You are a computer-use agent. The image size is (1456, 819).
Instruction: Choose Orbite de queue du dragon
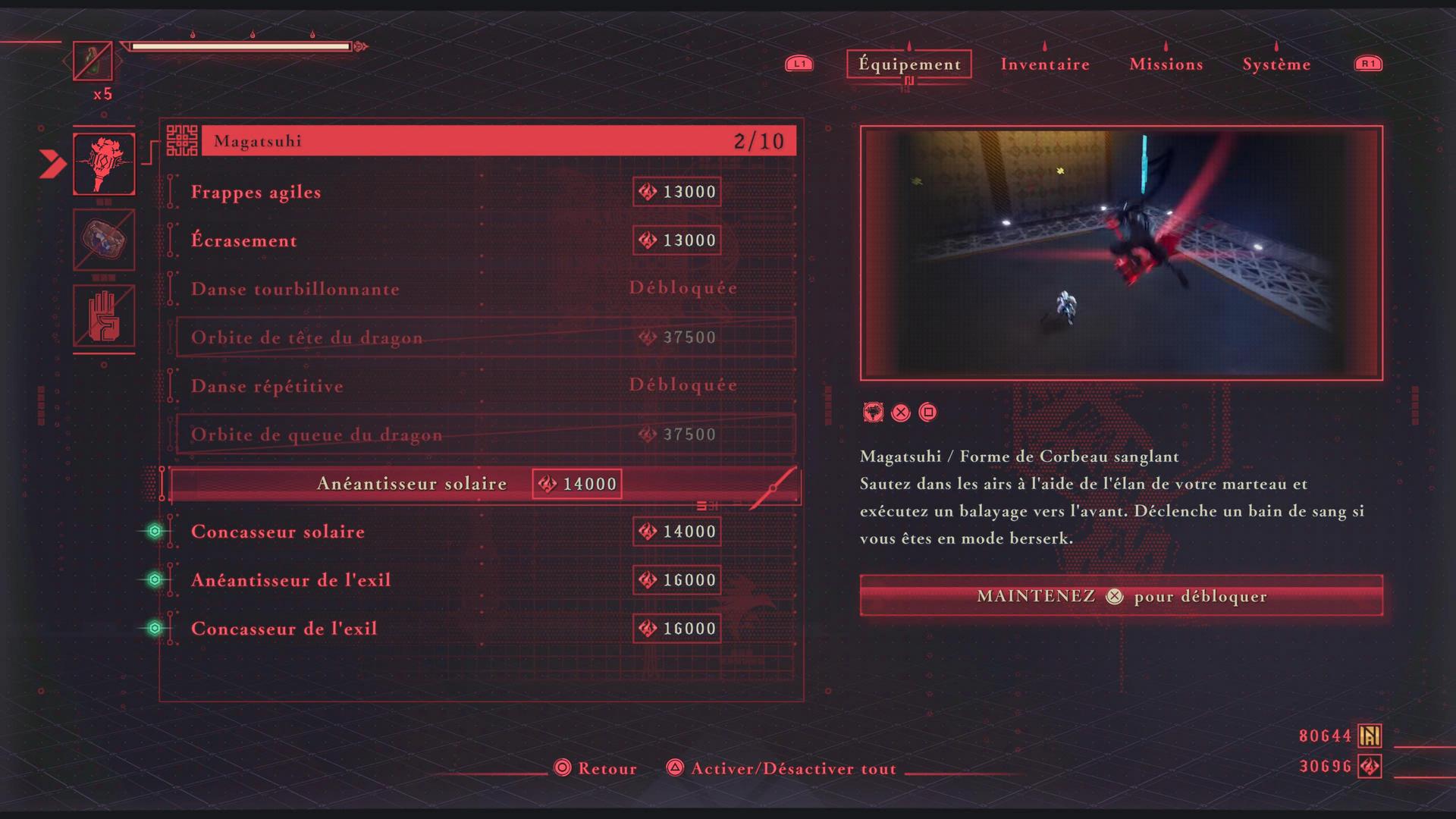click(x=316, y=435)
